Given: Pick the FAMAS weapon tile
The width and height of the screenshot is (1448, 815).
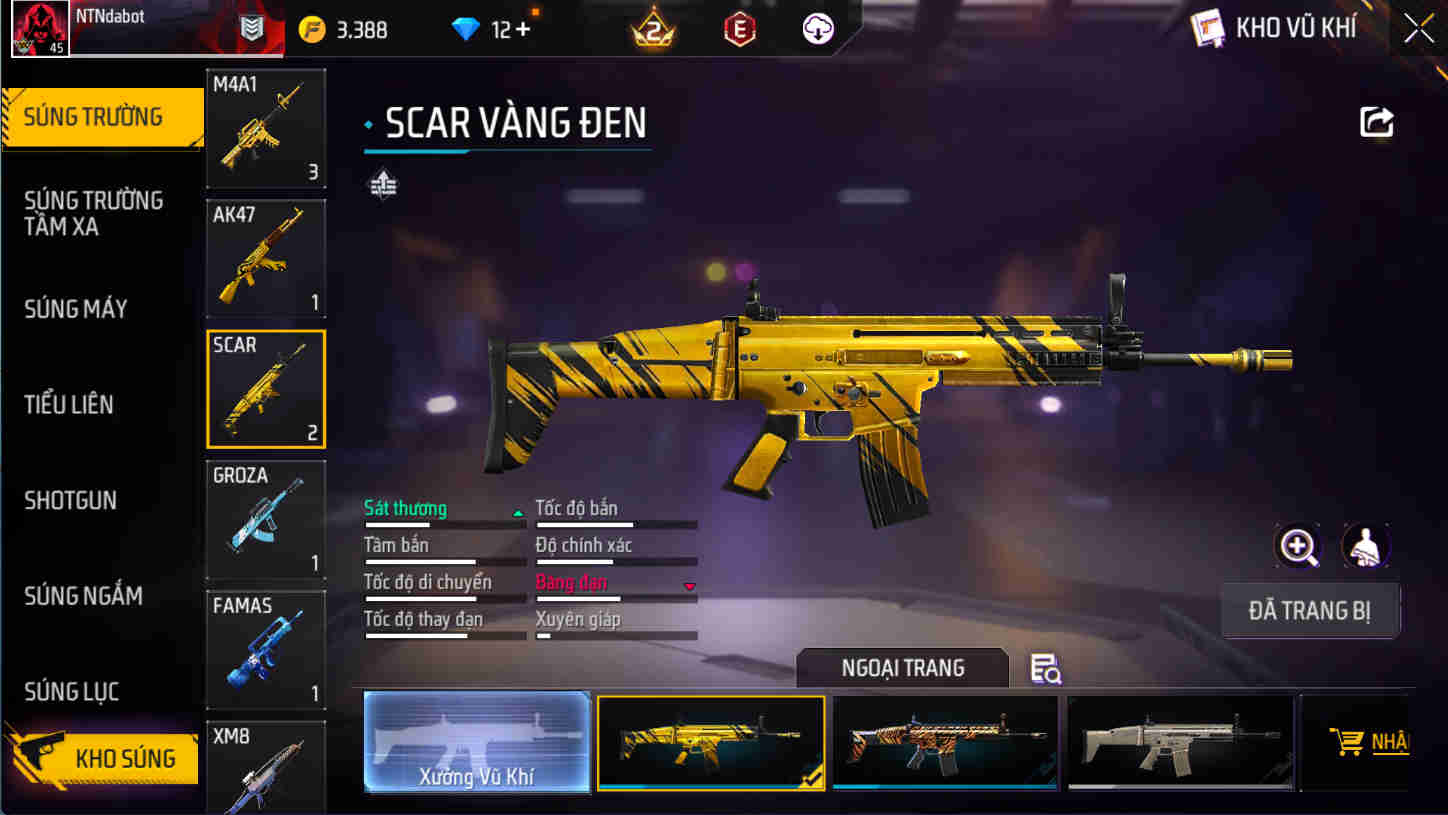Looking at the screenshot, I should pyautogui.click(x=266, y=649).
